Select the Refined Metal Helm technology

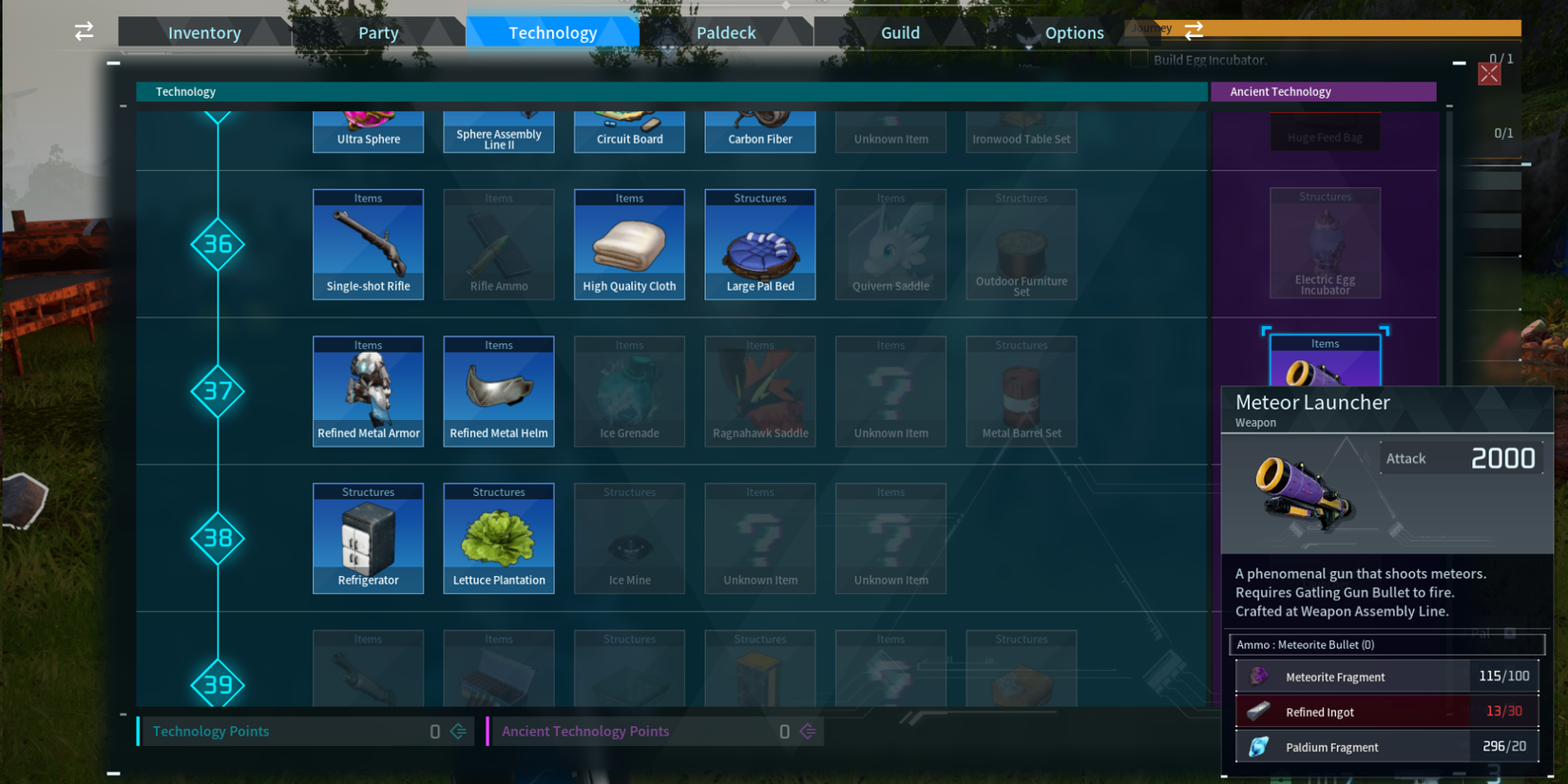point(498,391)
